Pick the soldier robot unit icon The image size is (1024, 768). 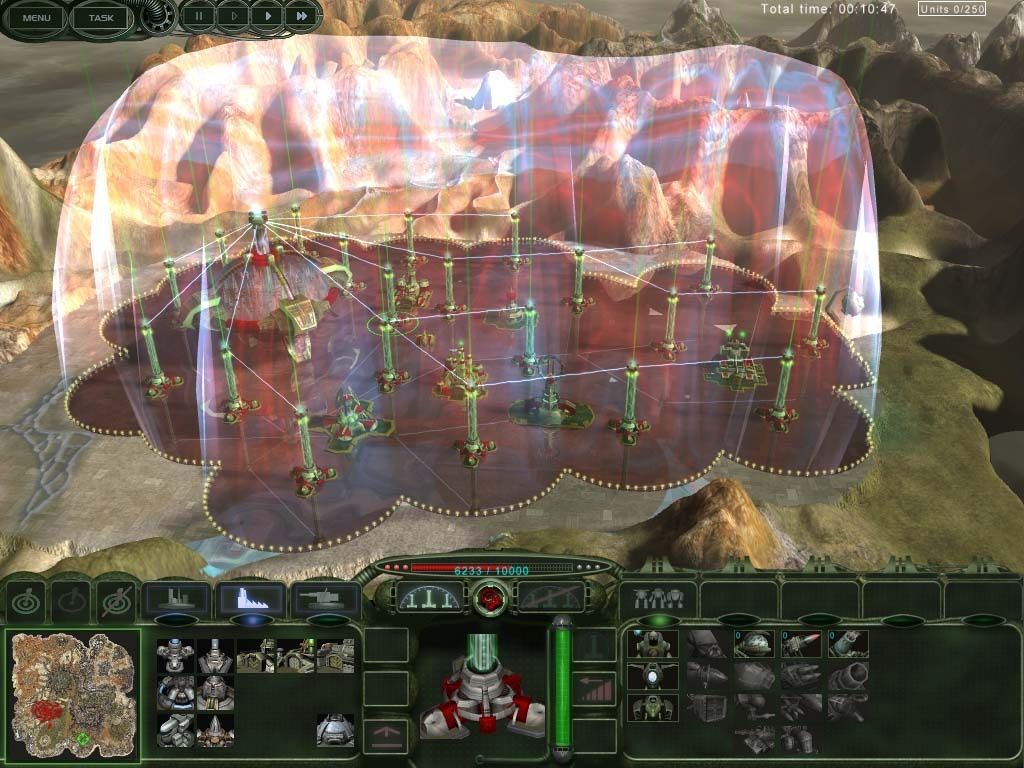pyautogui.click(x=653, y=643)
